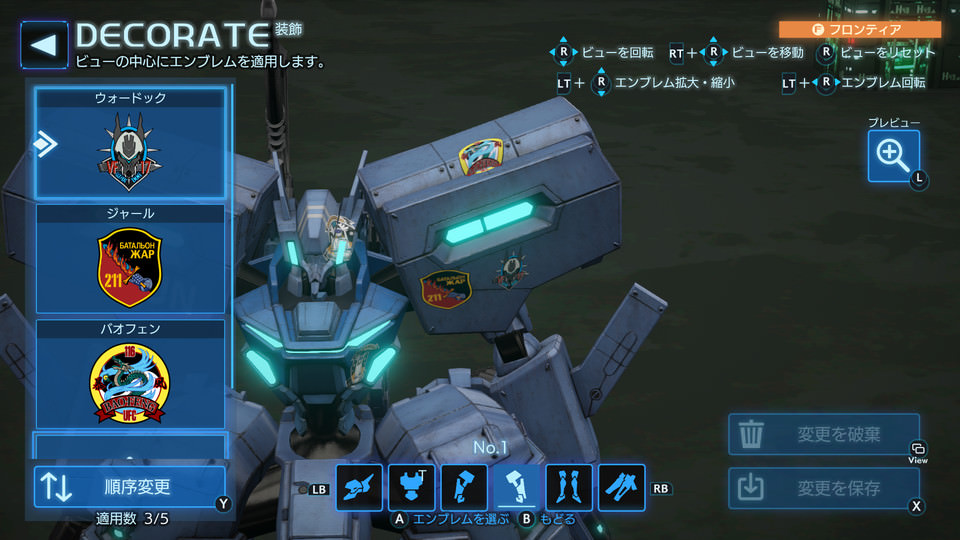This screenshot has height=540, width=960.
Task: Select the highlighted arm part tab
Action: click(x=517, y=488)
